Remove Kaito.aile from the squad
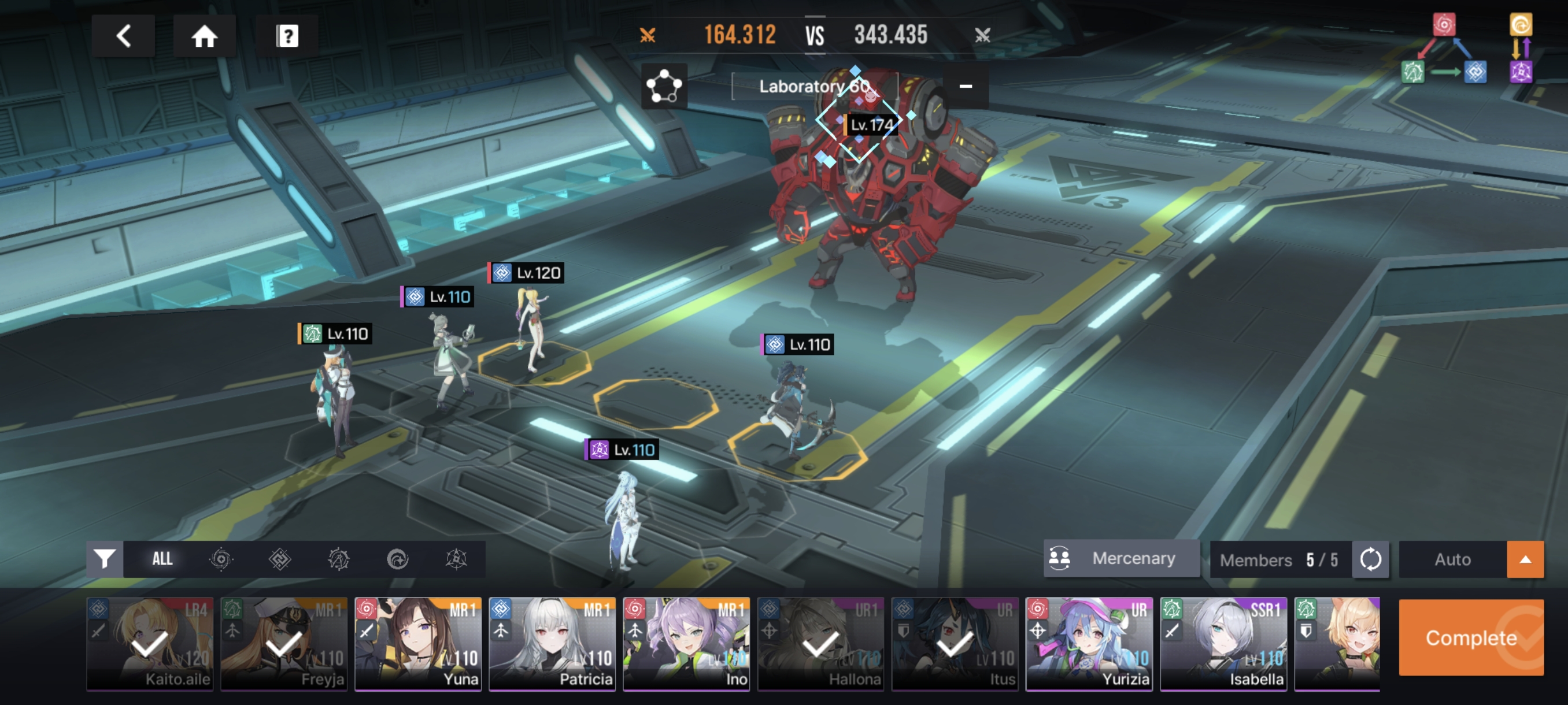 150,644
